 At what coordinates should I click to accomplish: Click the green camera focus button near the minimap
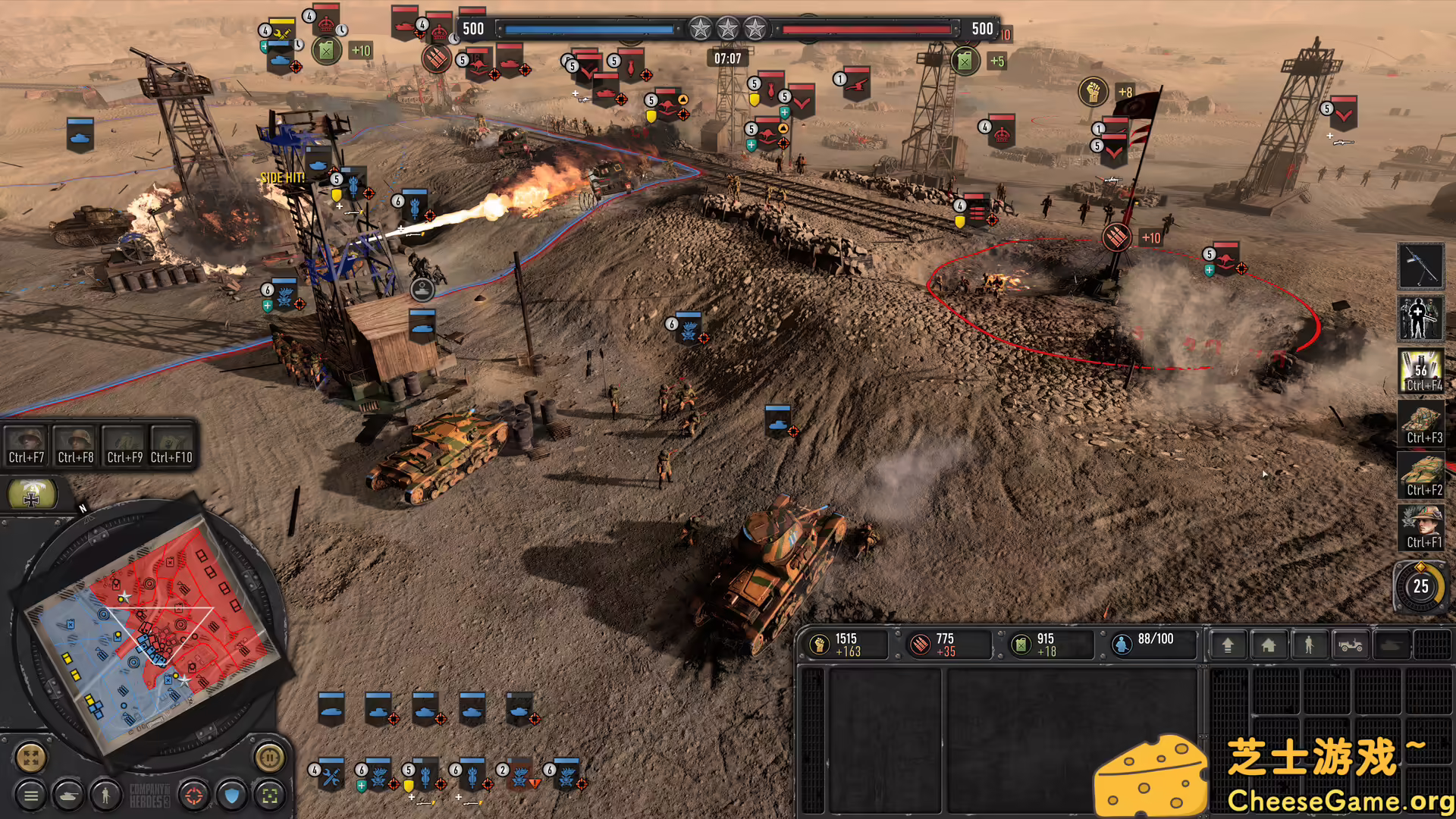[x=269, y=796]
